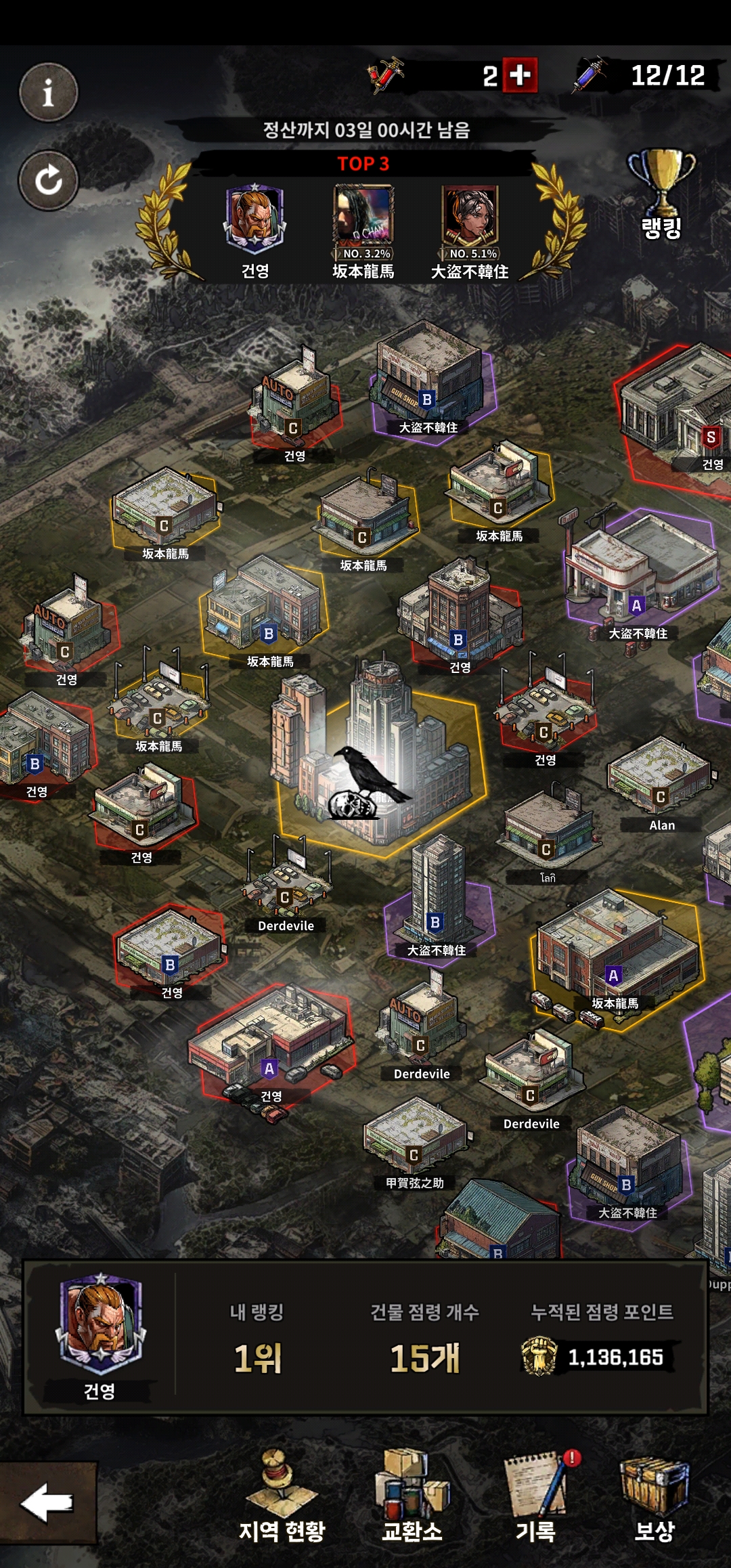731x1568 pixels.
Task: Go back with the arrow button
Action: 47,1503
